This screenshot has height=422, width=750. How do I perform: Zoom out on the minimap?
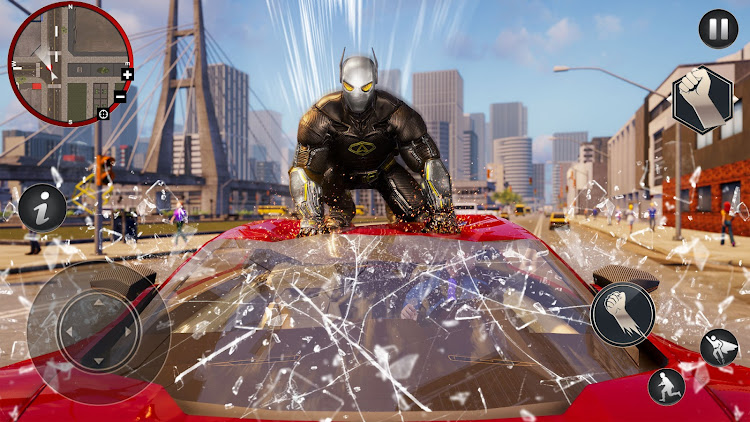coord(120,96)
